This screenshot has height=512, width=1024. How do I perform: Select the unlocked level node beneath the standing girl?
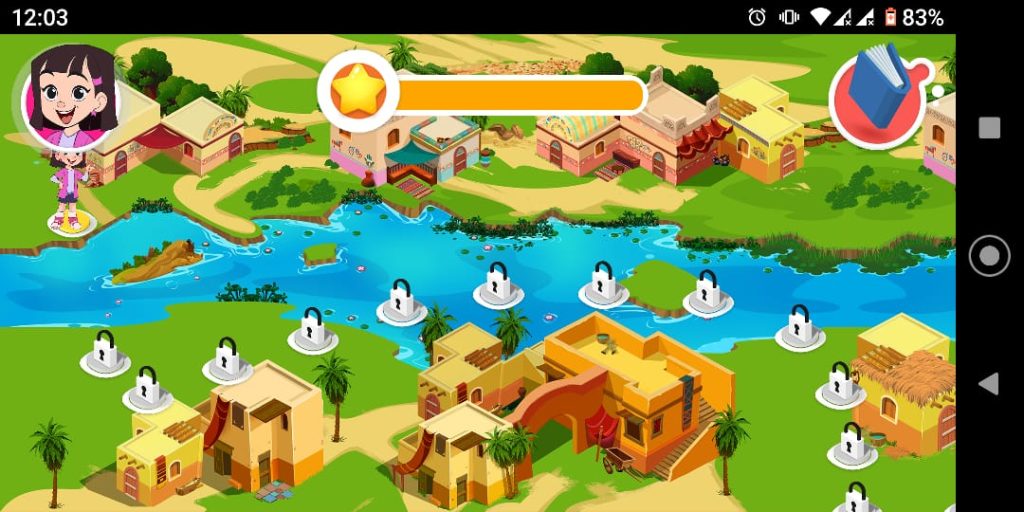72,224
